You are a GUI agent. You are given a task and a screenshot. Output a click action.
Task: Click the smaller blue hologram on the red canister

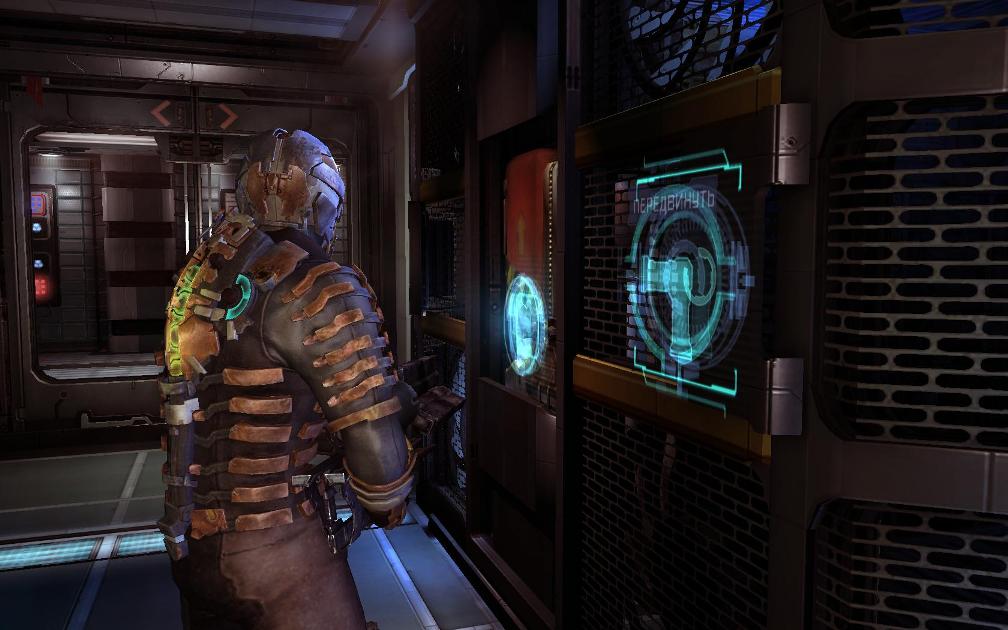(x=525, y=325)
